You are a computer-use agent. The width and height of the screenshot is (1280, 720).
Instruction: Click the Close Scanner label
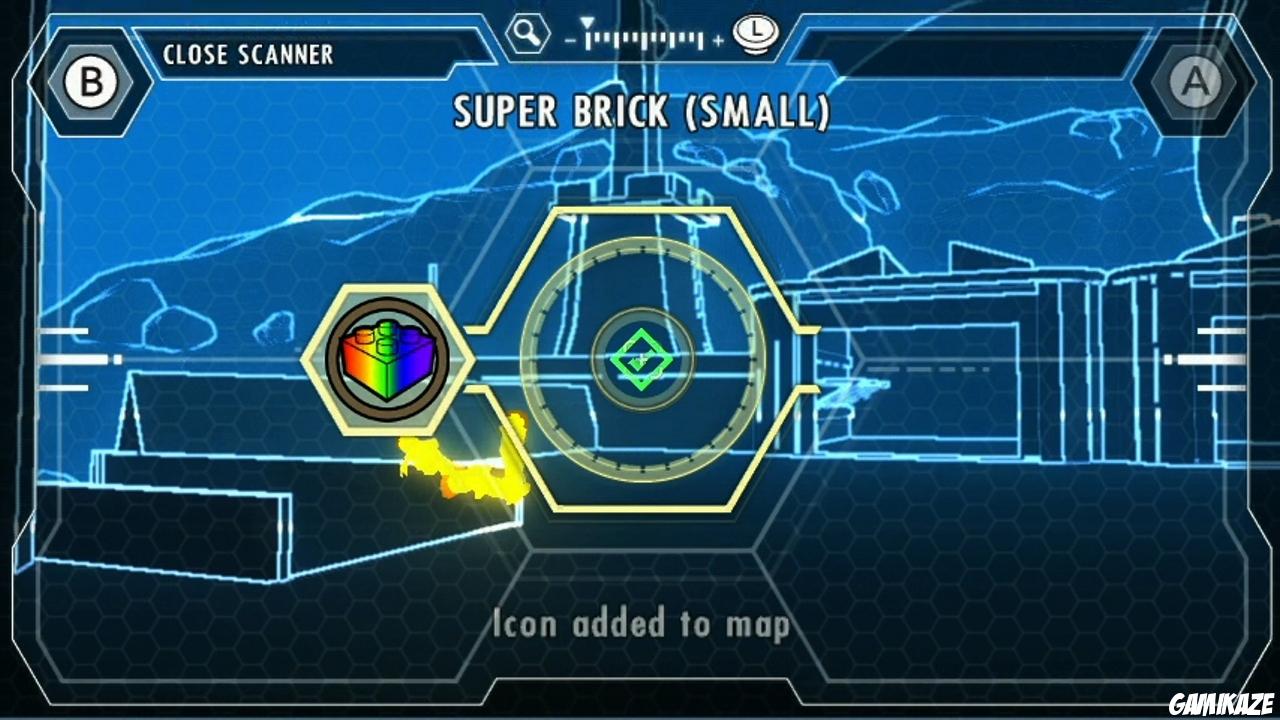pos(248,55)
